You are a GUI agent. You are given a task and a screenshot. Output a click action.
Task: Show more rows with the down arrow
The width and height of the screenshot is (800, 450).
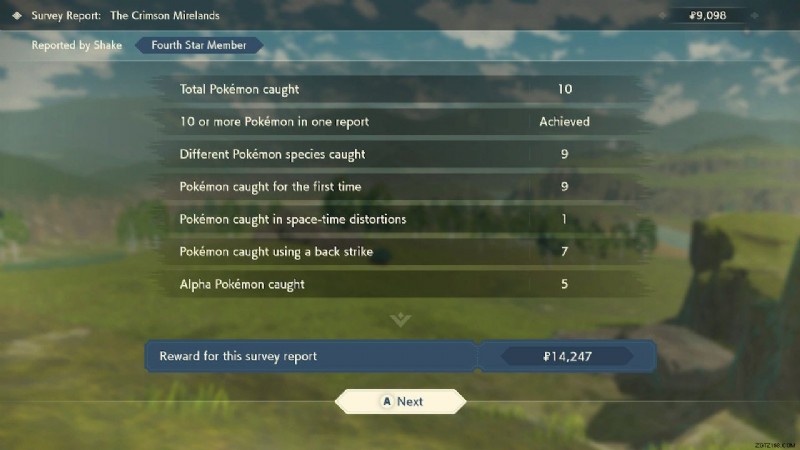400,320
